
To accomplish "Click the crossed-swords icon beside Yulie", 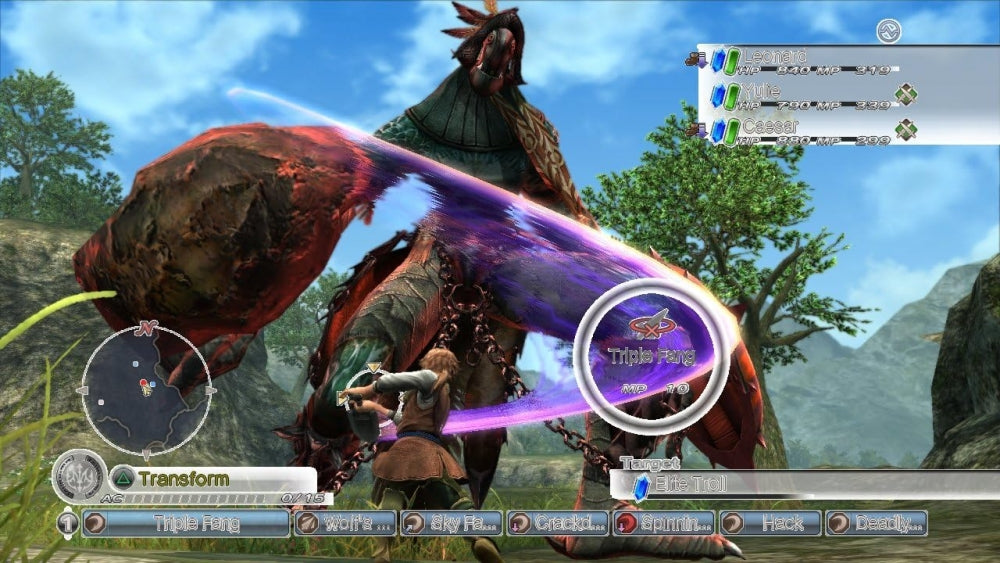I will pos(906,95).
